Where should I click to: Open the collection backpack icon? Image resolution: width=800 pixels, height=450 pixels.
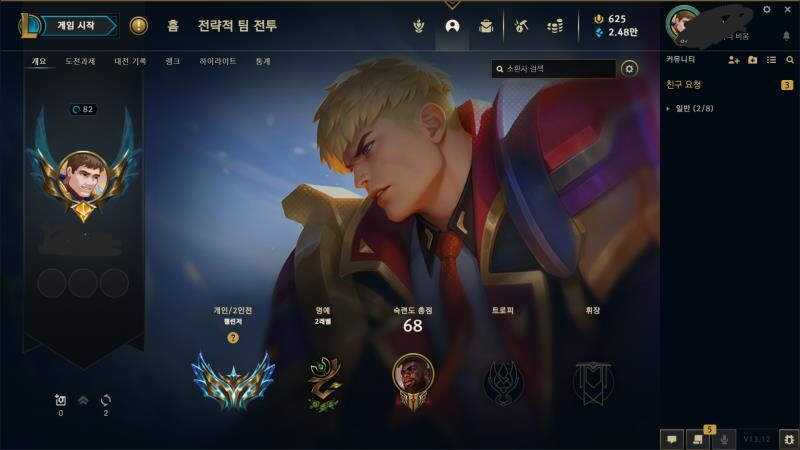tap(486, 26)
